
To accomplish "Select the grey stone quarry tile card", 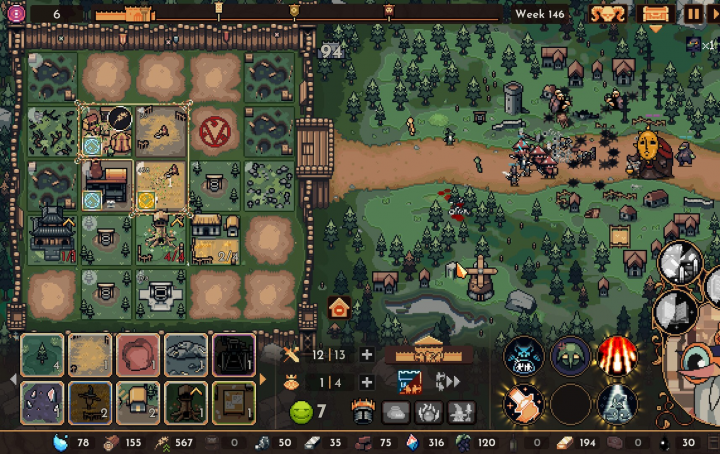I will 187,355.
